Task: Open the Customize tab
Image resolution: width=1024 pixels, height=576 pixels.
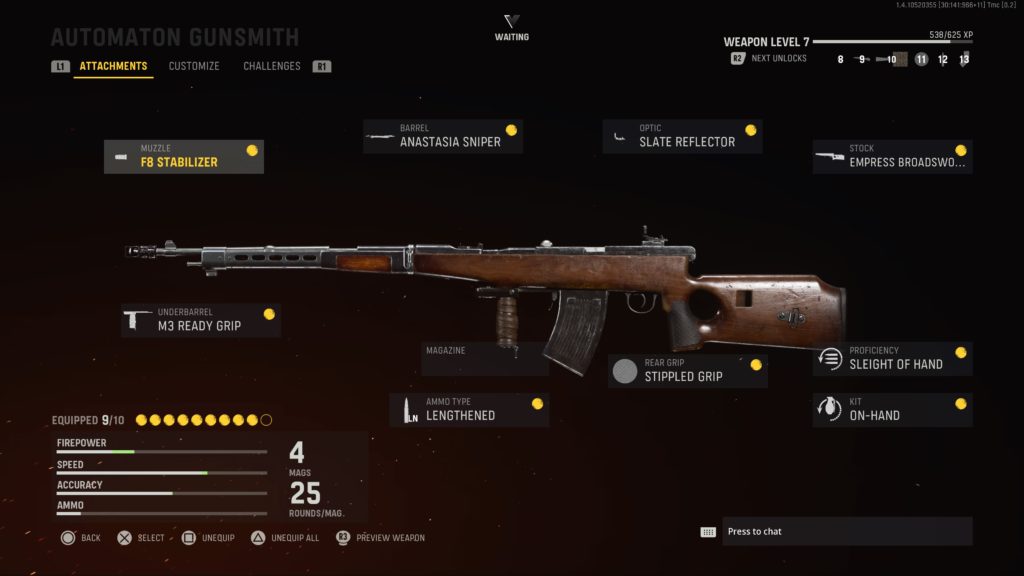Action: (194, 67)
